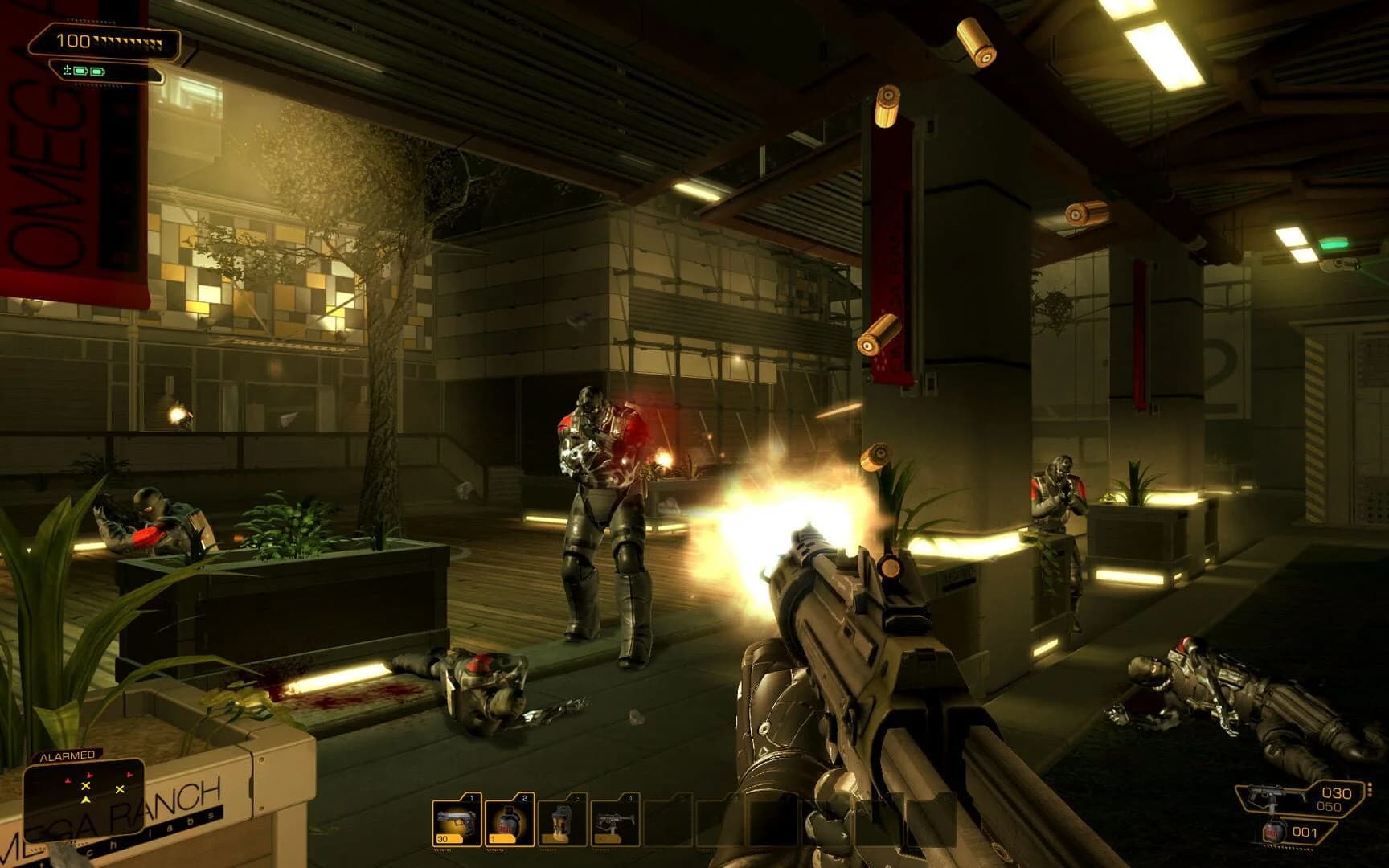Click the 030 ammo counter display
The image size is (1389, 868).
point(1337,792)
